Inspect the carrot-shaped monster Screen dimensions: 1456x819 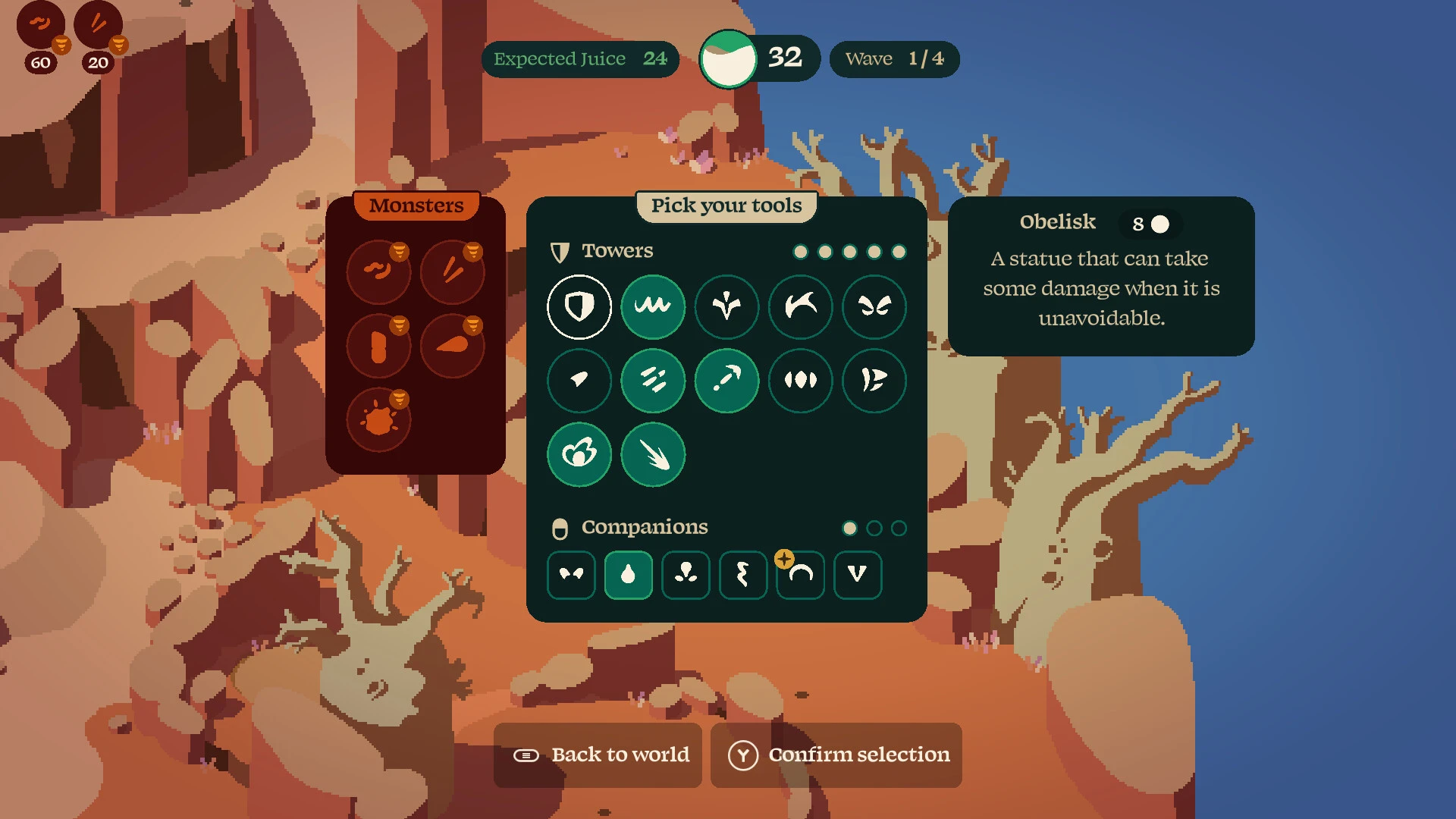coord(453,346)
